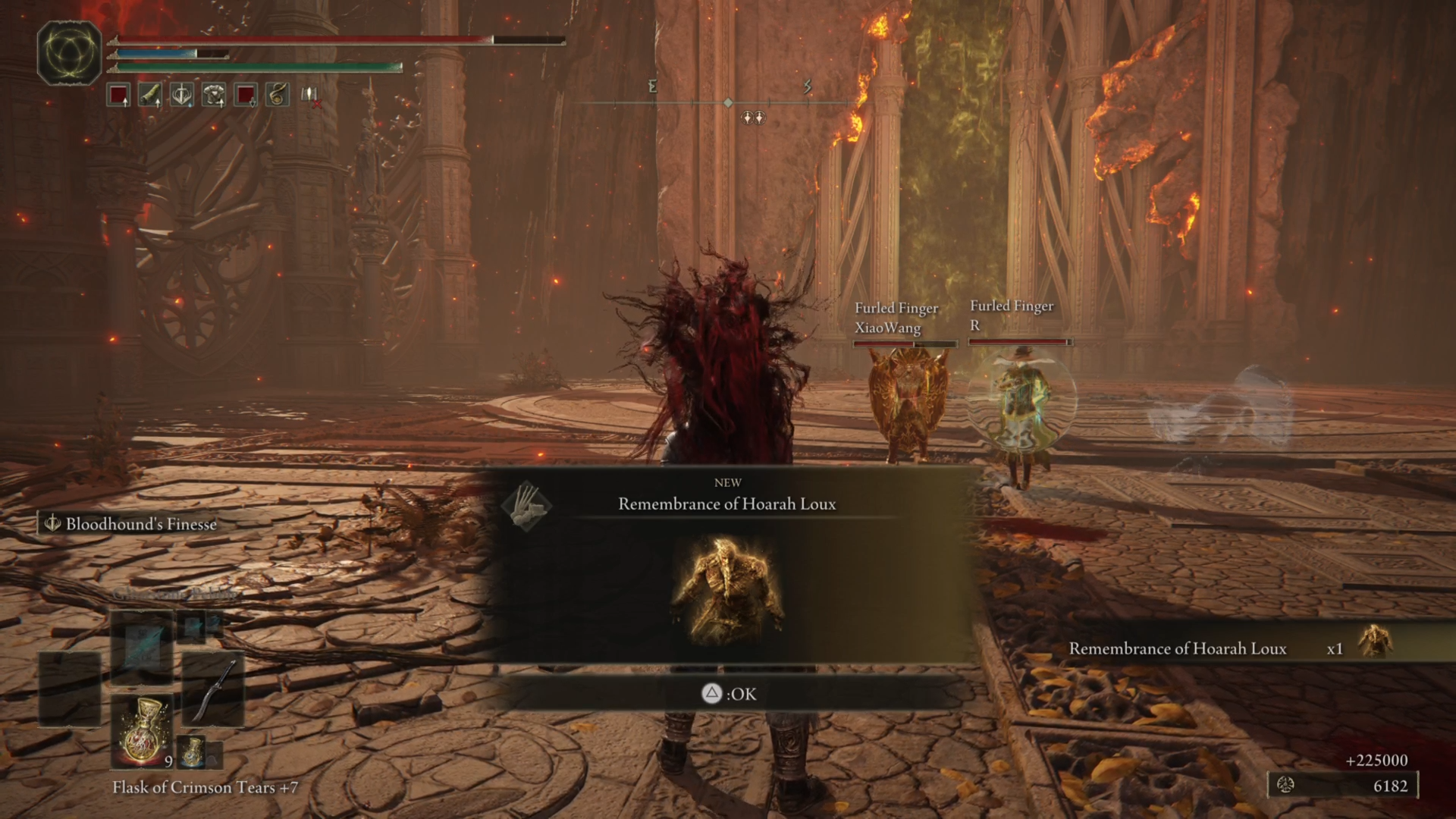Click the golden sigil blessing buff icon
This screenshot has width=1456, height=819.
277,95
